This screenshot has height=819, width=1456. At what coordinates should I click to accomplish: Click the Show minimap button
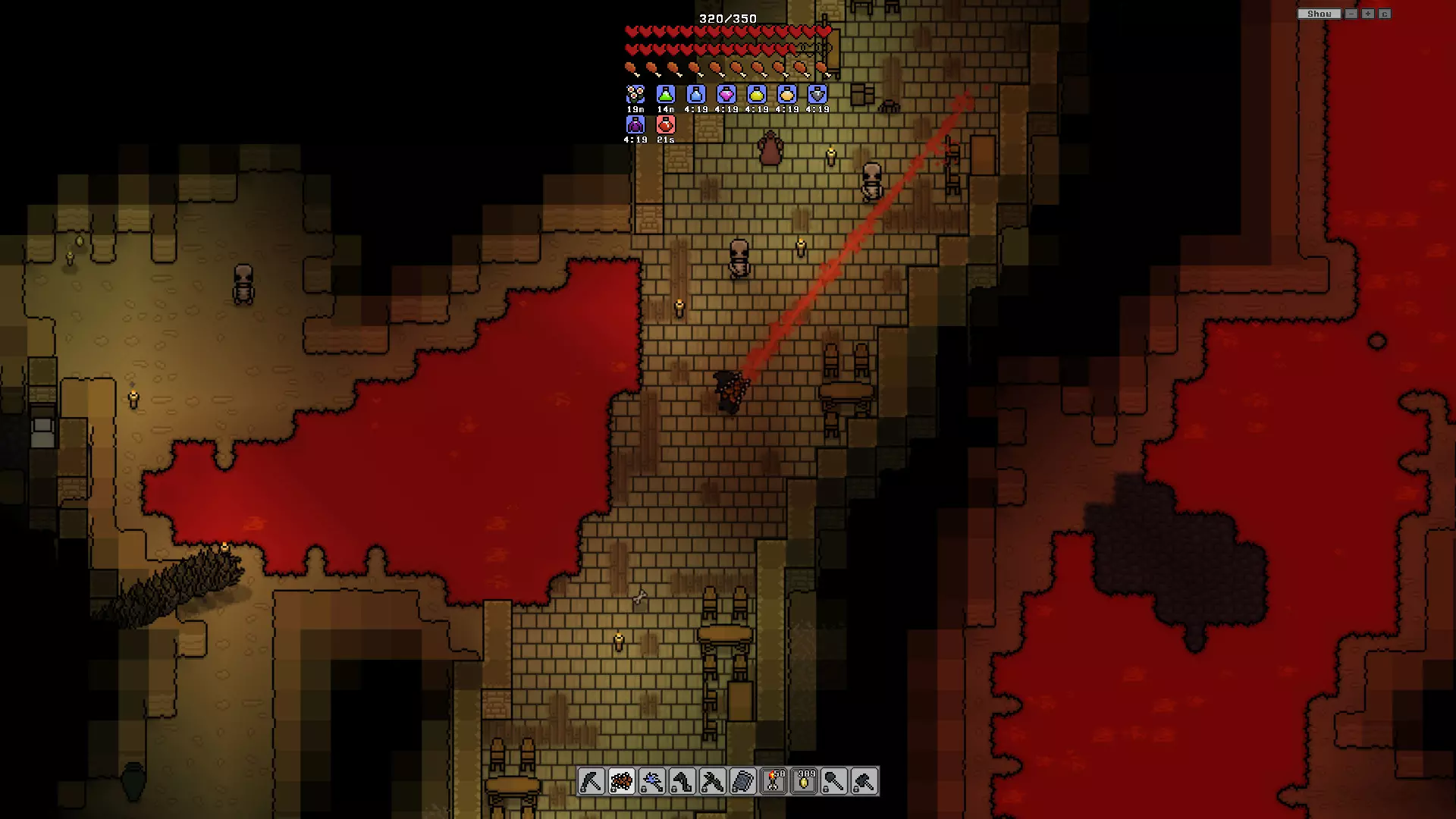click(1319, 14)
